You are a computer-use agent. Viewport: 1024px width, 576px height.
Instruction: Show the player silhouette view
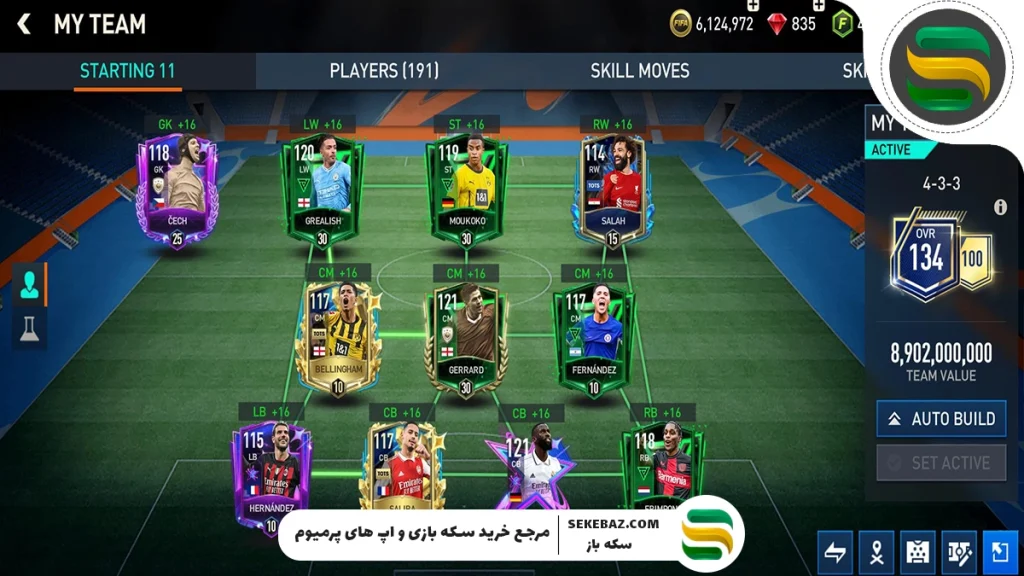29,285
